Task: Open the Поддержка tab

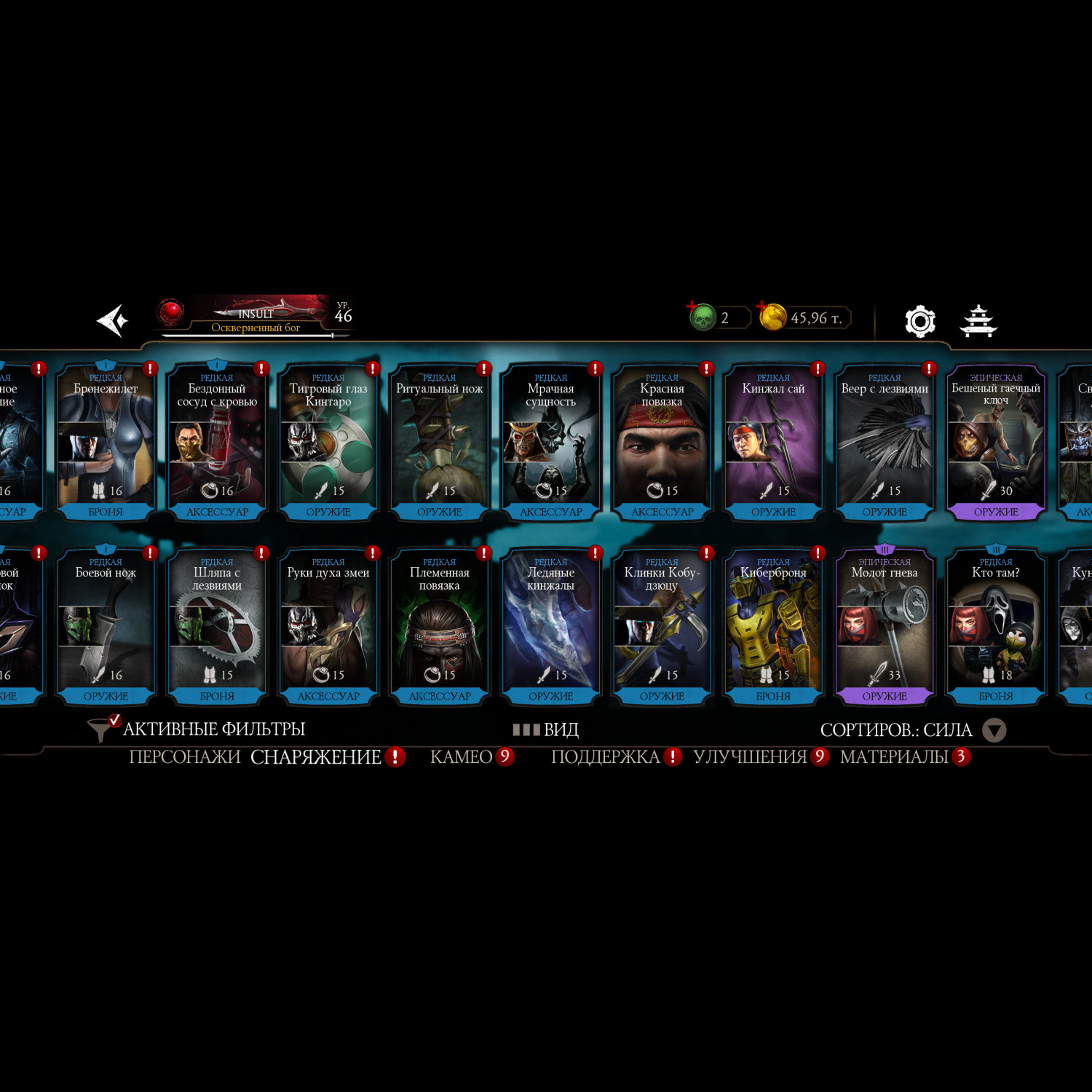Action: pyautogui.click(x=606, y=757)
